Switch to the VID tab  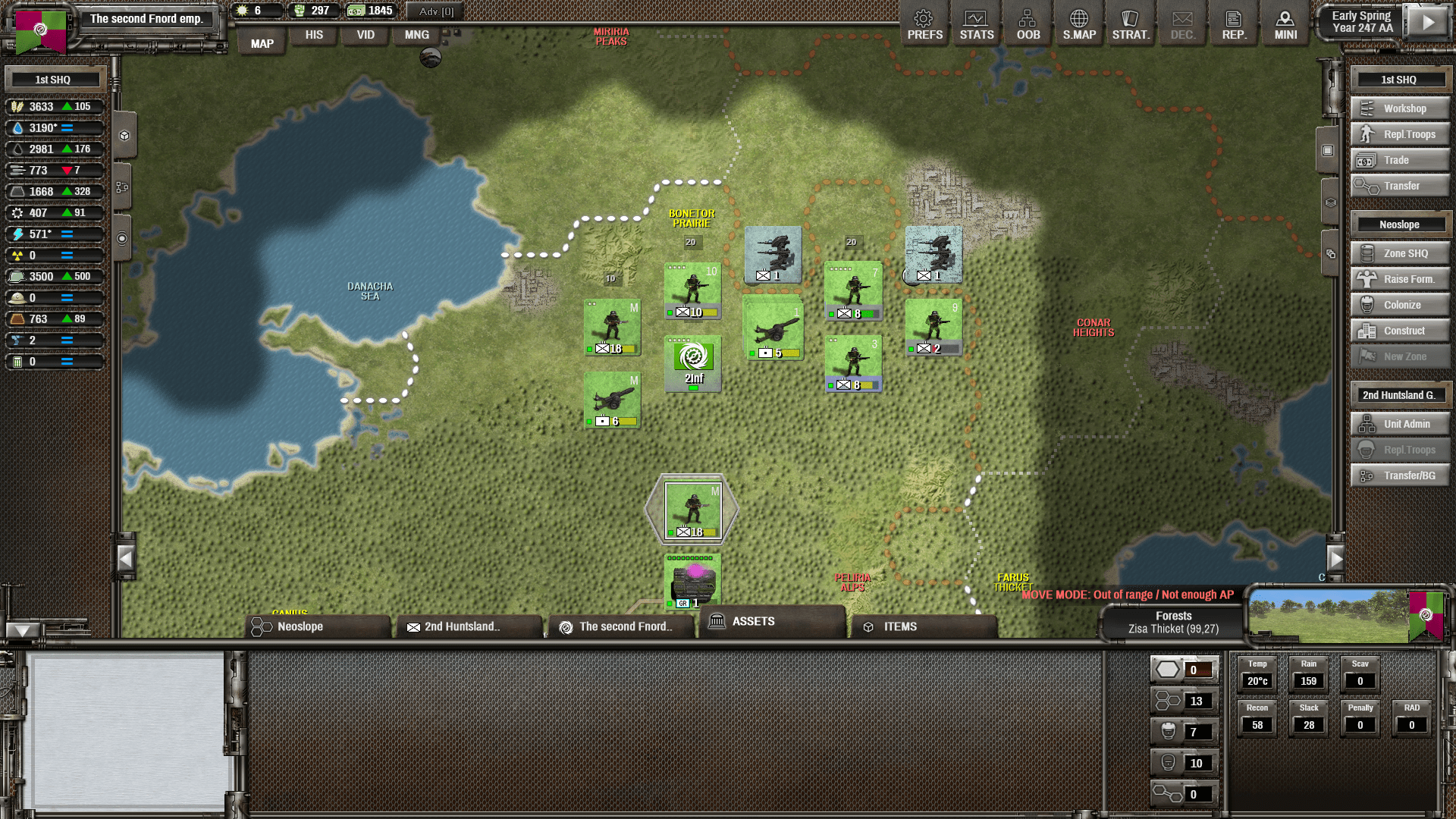tap(366, 35)
